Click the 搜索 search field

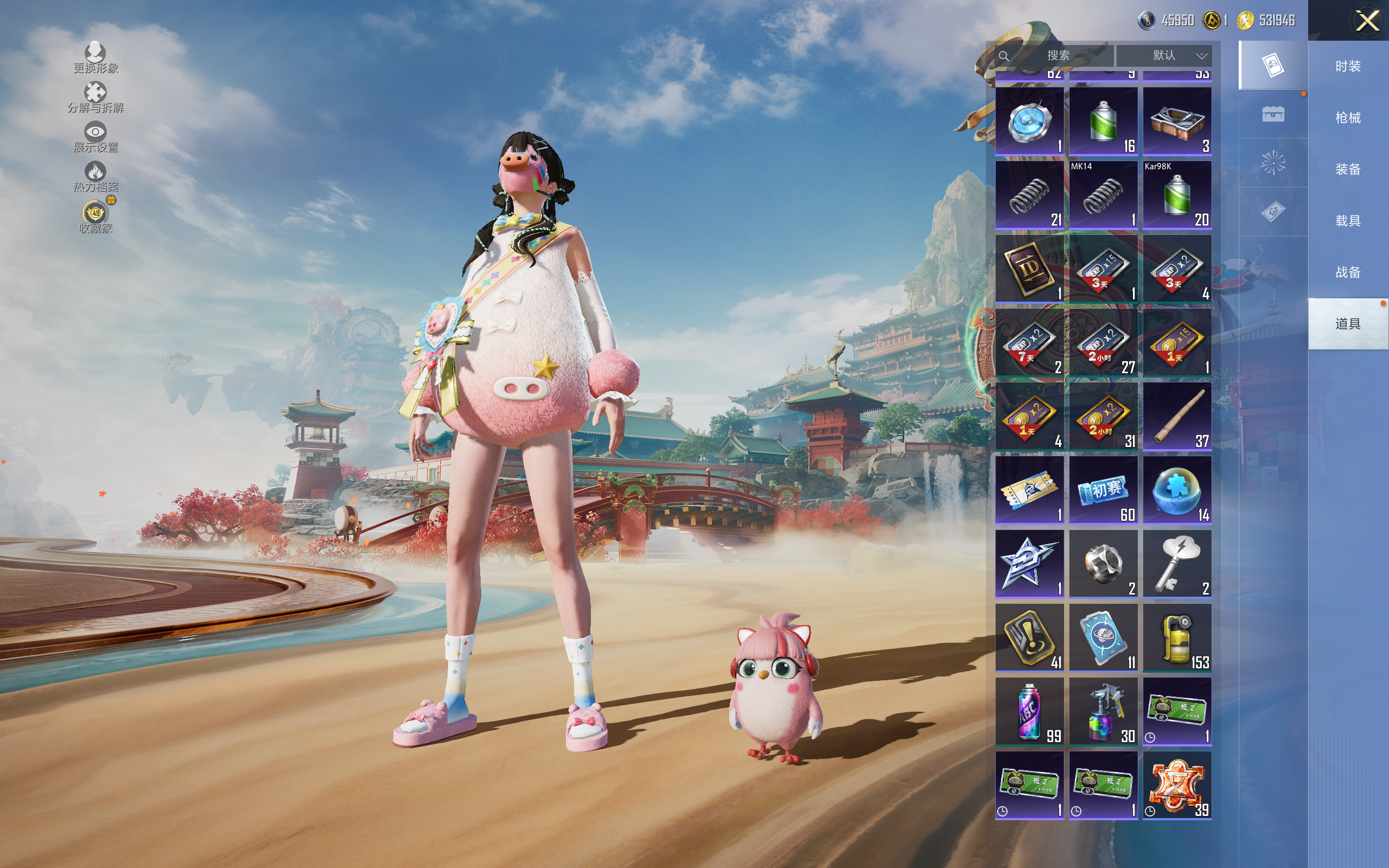coord(1057,56)
